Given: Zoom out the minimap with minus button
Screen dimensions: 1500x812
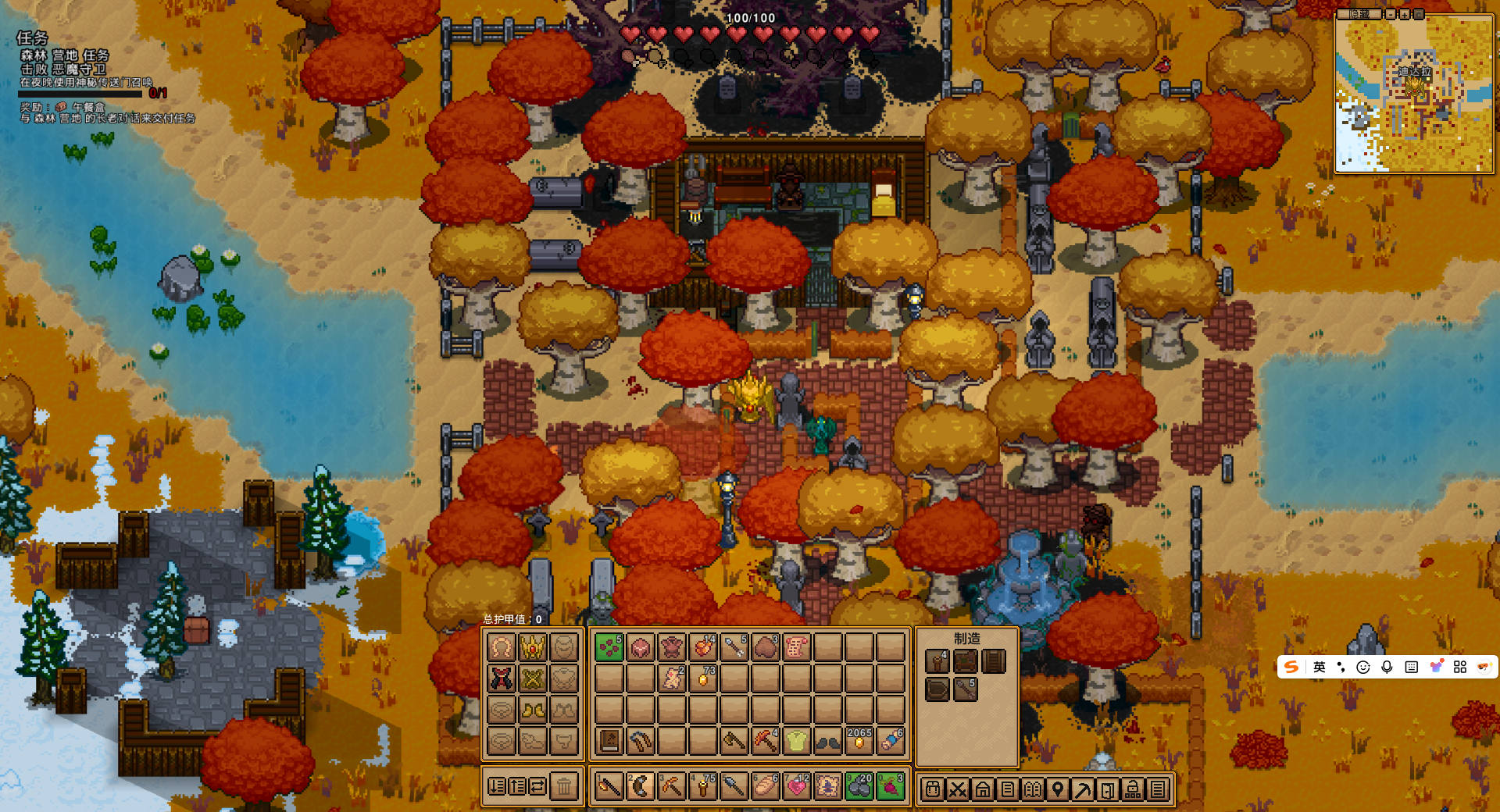Looking at the screenshot, I should pos(1391,14).
